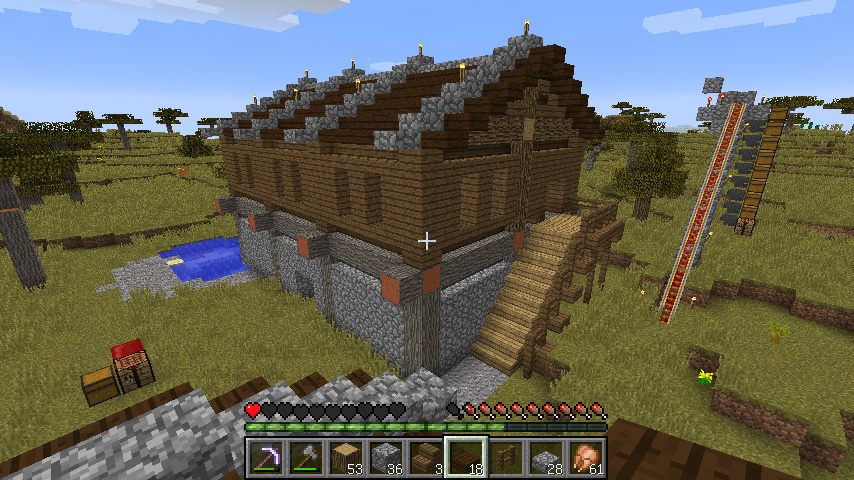
Task: Select the stone slab stack of 28
Action: pos(547,458)
